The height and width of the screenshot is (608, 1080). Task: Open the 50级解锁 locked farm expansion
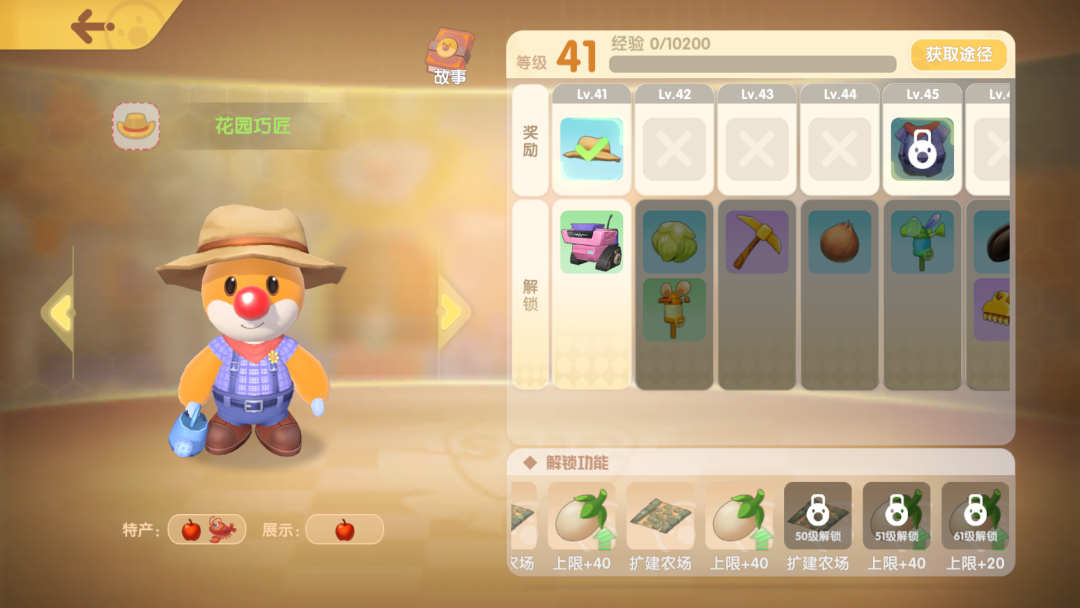coord(817,516)
